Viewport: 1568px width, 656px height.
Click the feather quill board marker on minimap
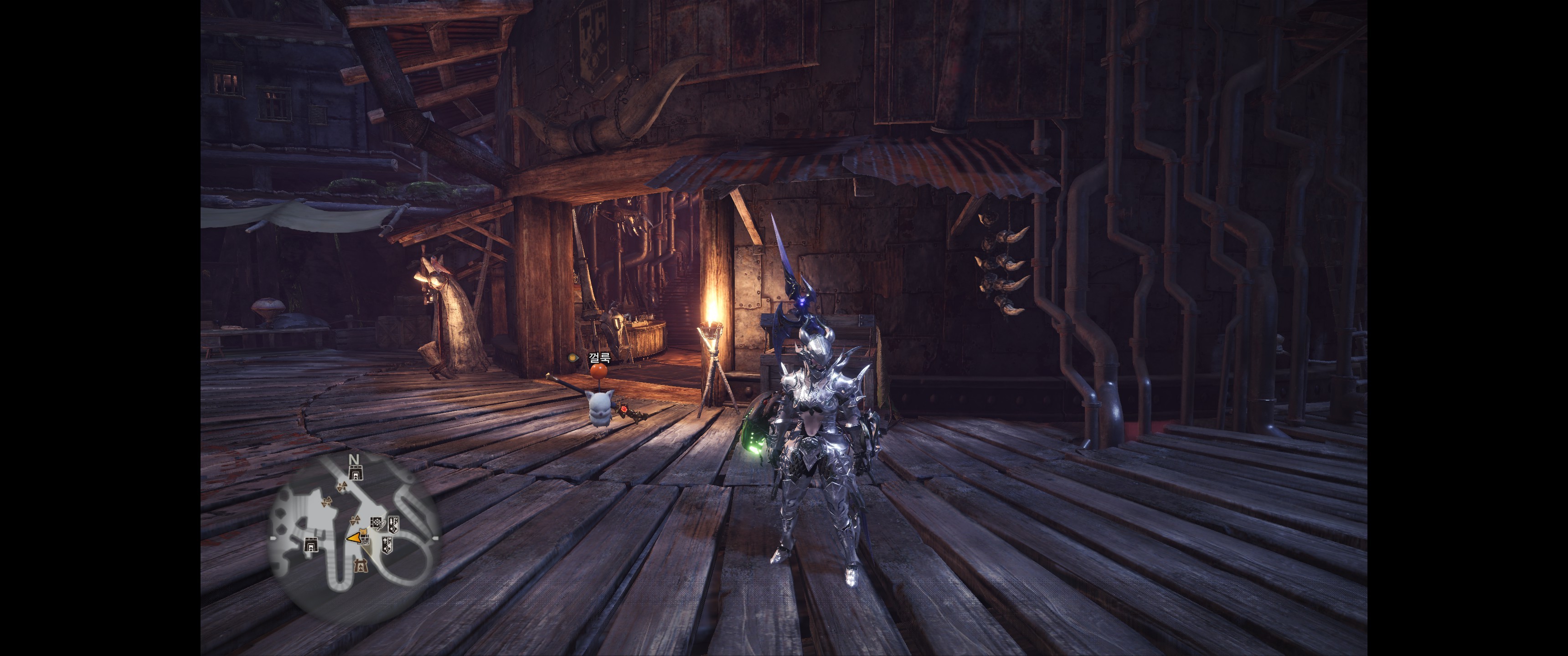(378, 523)
